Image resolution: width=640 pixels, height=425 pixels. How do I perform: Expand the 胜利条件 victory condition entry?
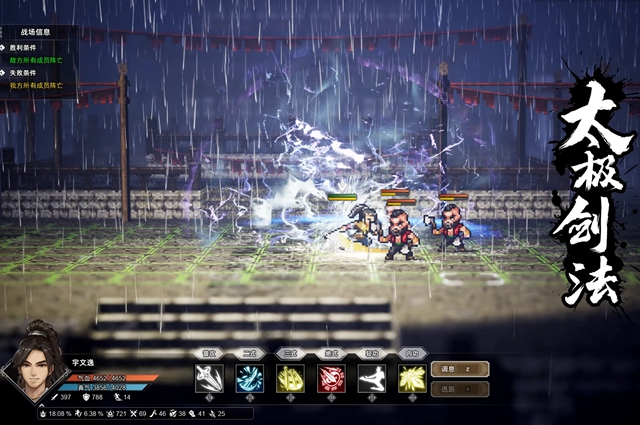click(24, 47)
